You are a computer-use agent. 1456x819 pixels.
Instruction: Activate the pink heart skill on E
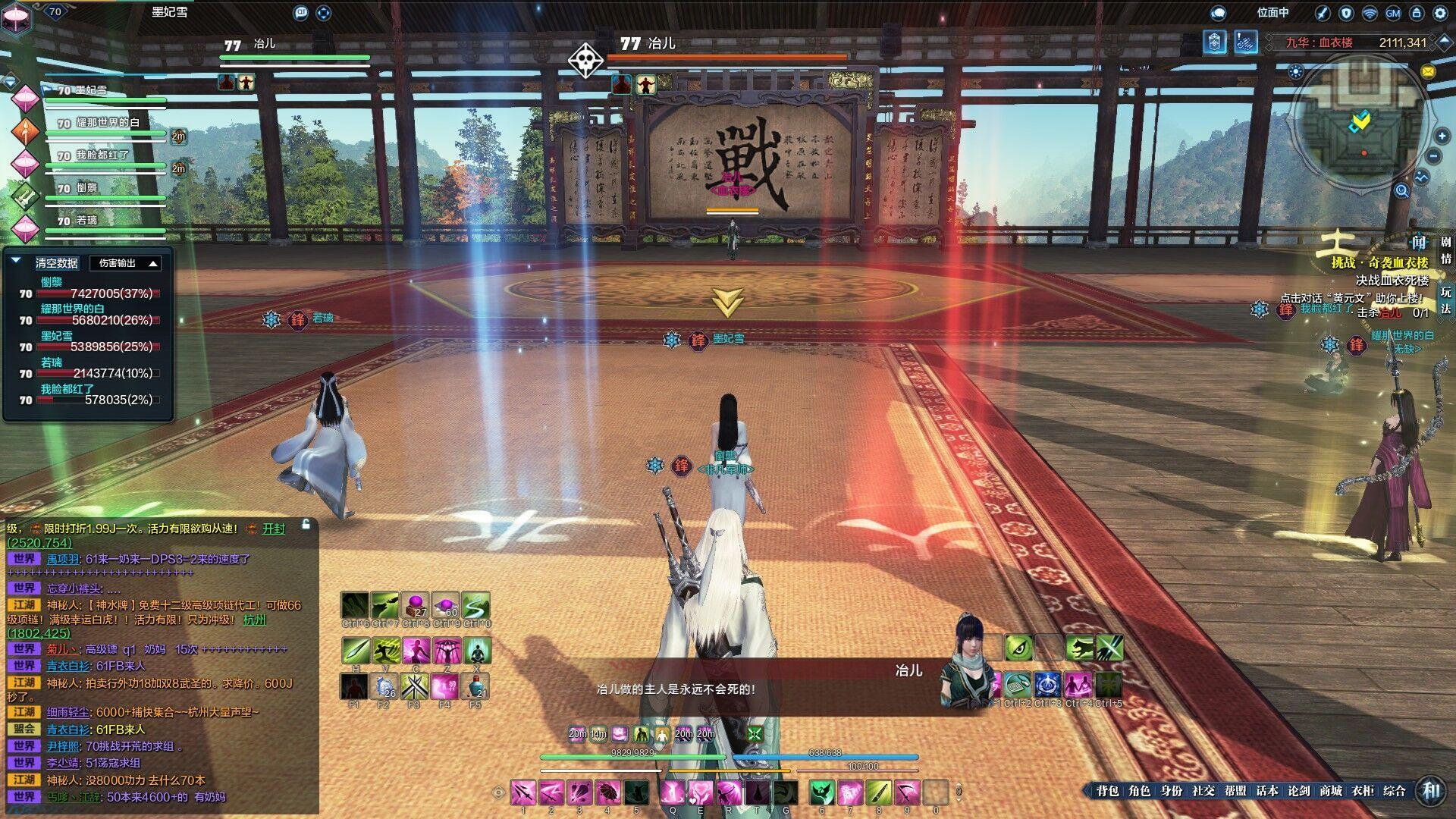[700, 792]
